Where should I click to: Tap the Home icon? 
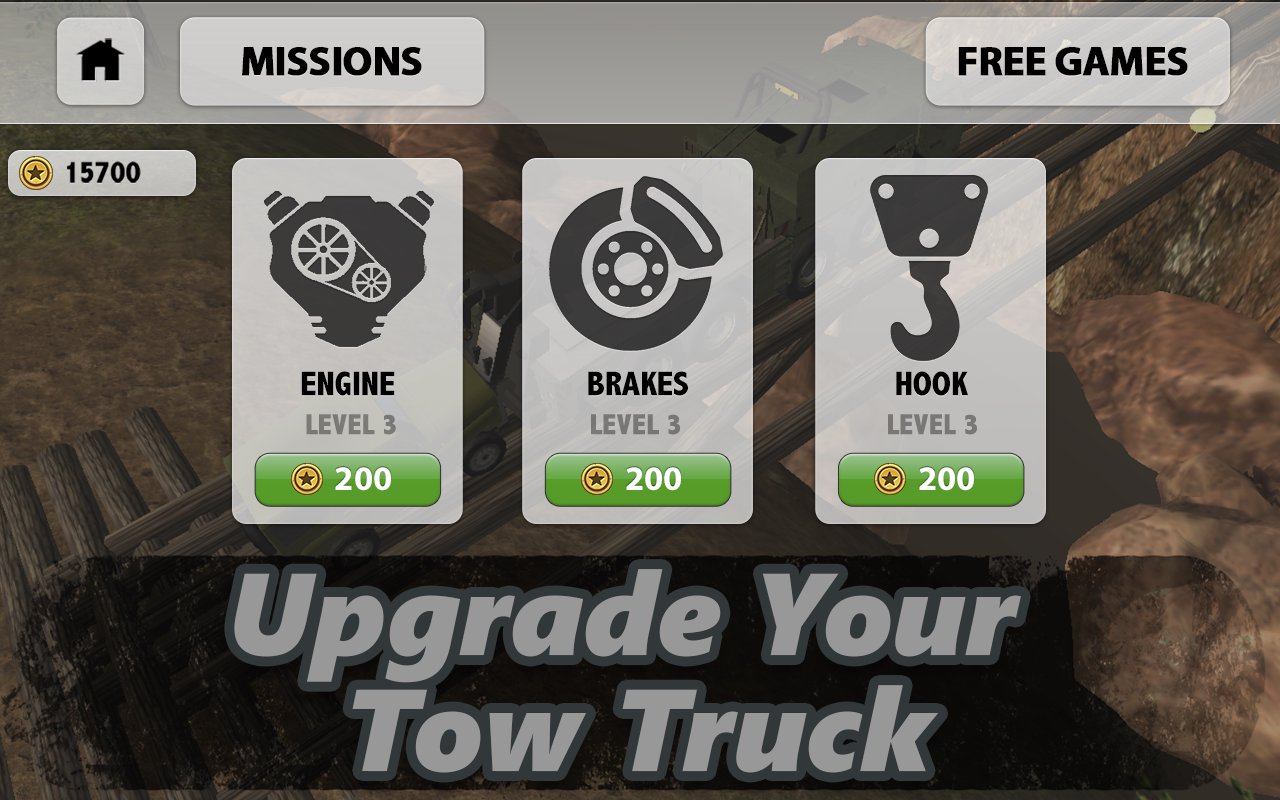pos(101,62)
